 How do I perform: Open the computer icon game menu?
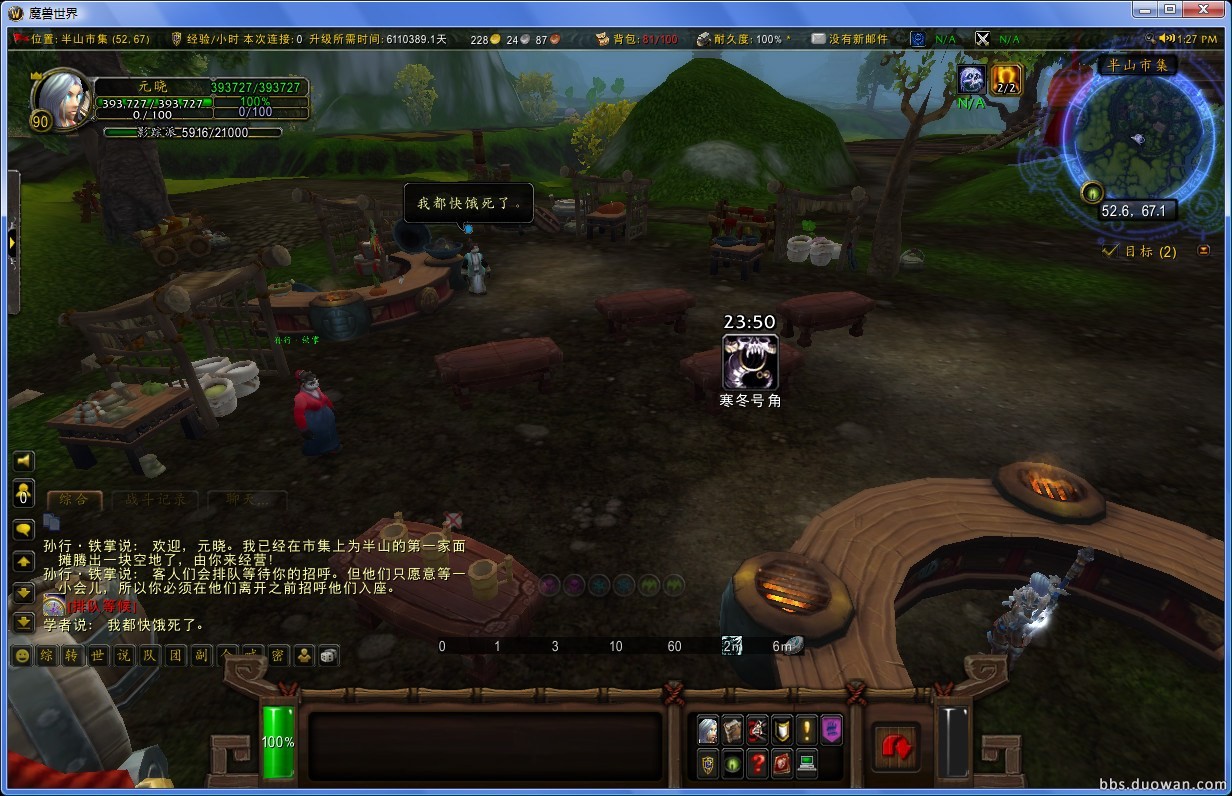pos(807,763)
